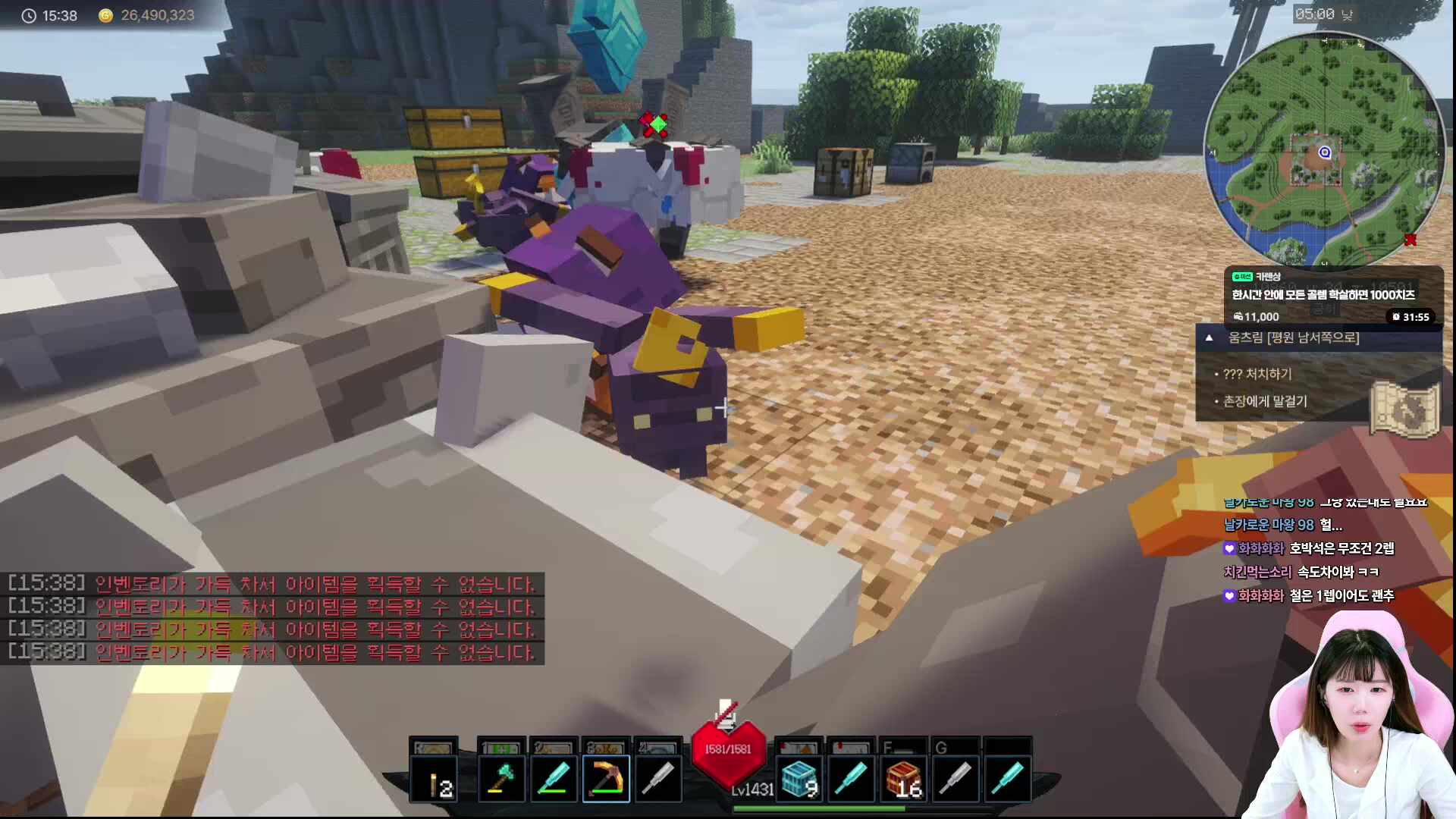Open the circular minimap
This screenshot has width=1456, height=819.
click(1323, 152)
